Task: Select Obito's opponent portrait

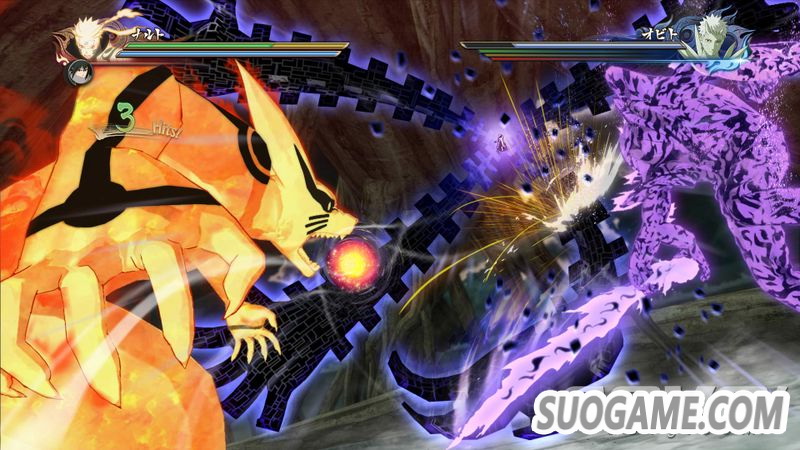Action: click(x=715, y=36)
